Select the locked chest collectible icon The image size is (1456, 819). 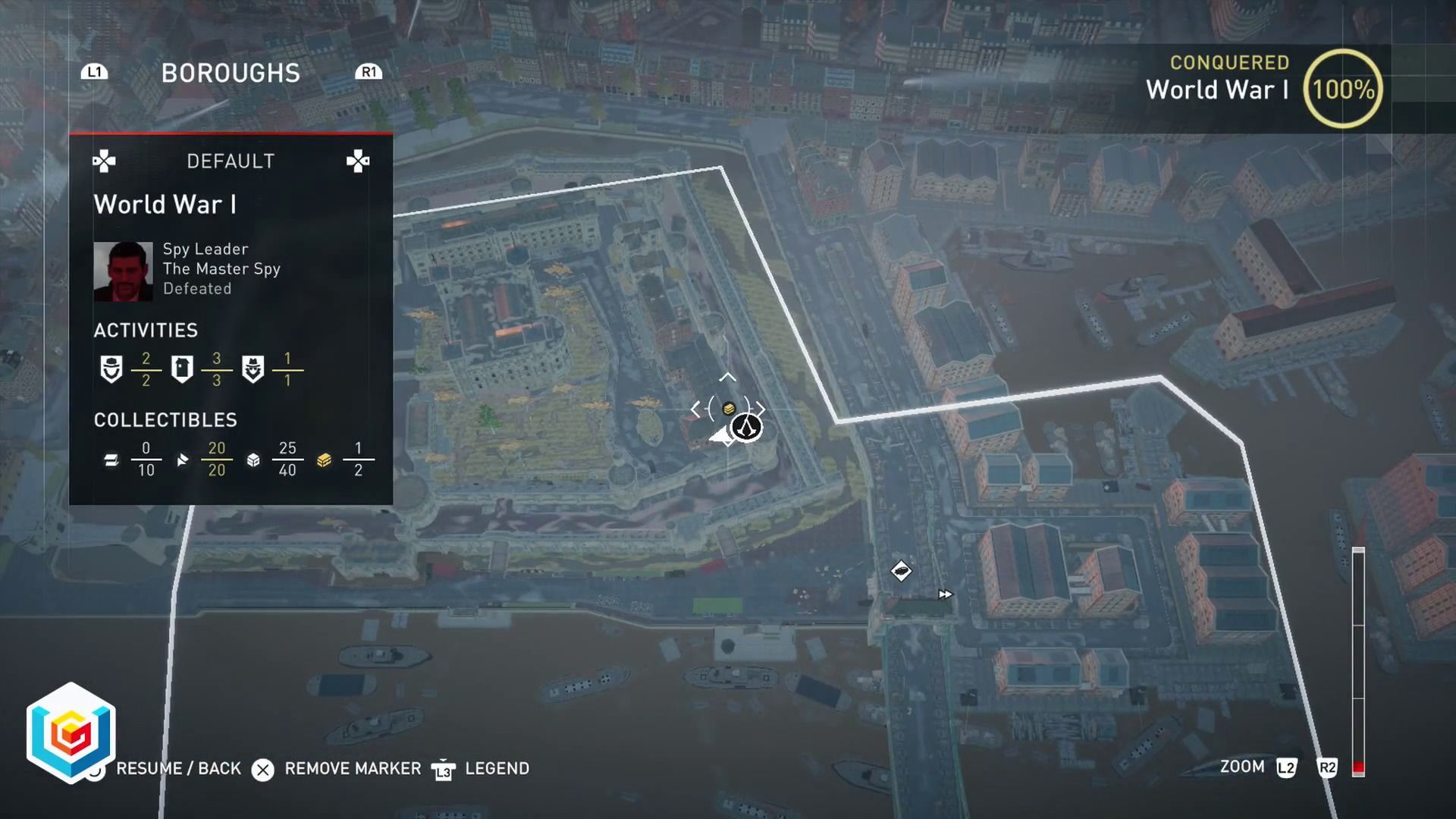[324, 460]
